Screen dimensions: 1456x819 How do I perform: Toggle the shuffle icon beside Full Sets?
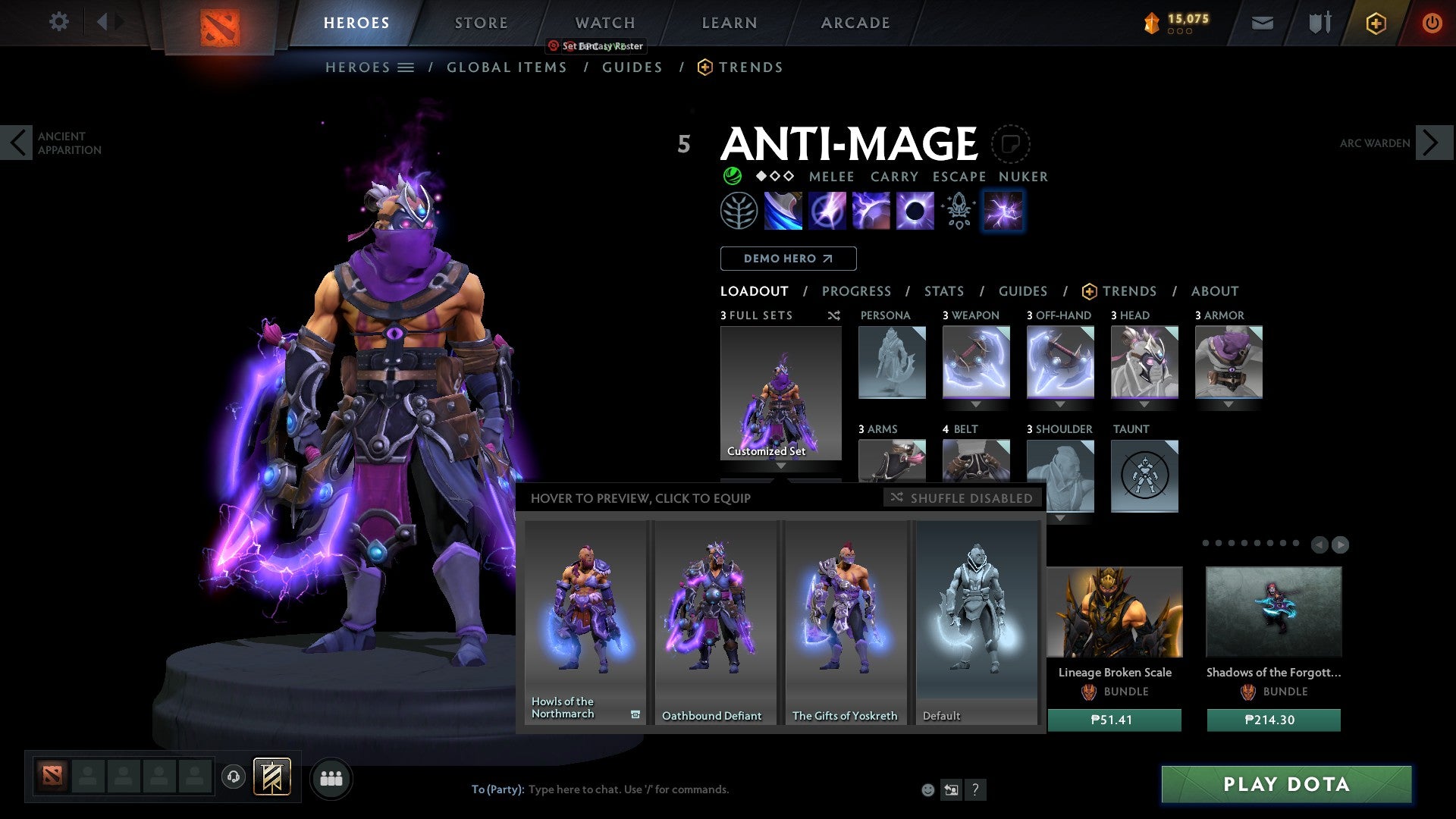point(834,315)
